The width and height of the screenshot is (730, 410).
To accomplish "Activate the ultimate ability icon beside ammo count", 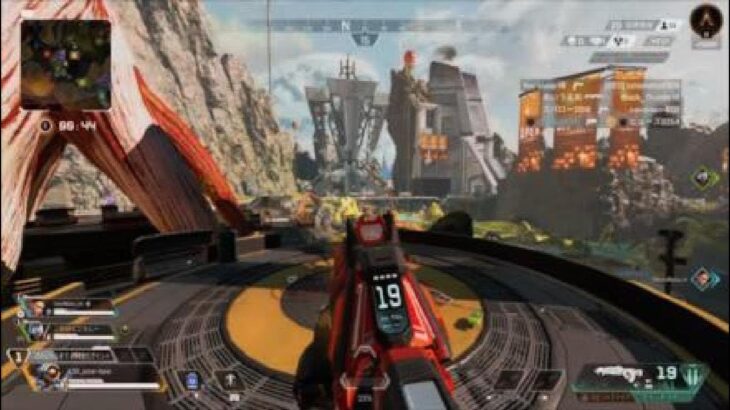I will 692,374.
